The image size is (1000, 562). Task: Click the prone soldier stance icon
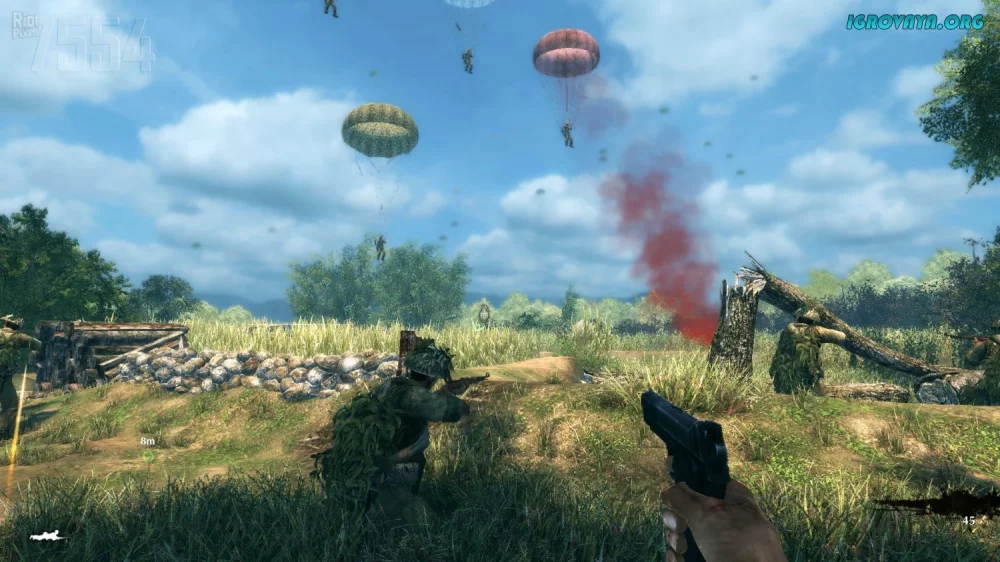(47, 536)
